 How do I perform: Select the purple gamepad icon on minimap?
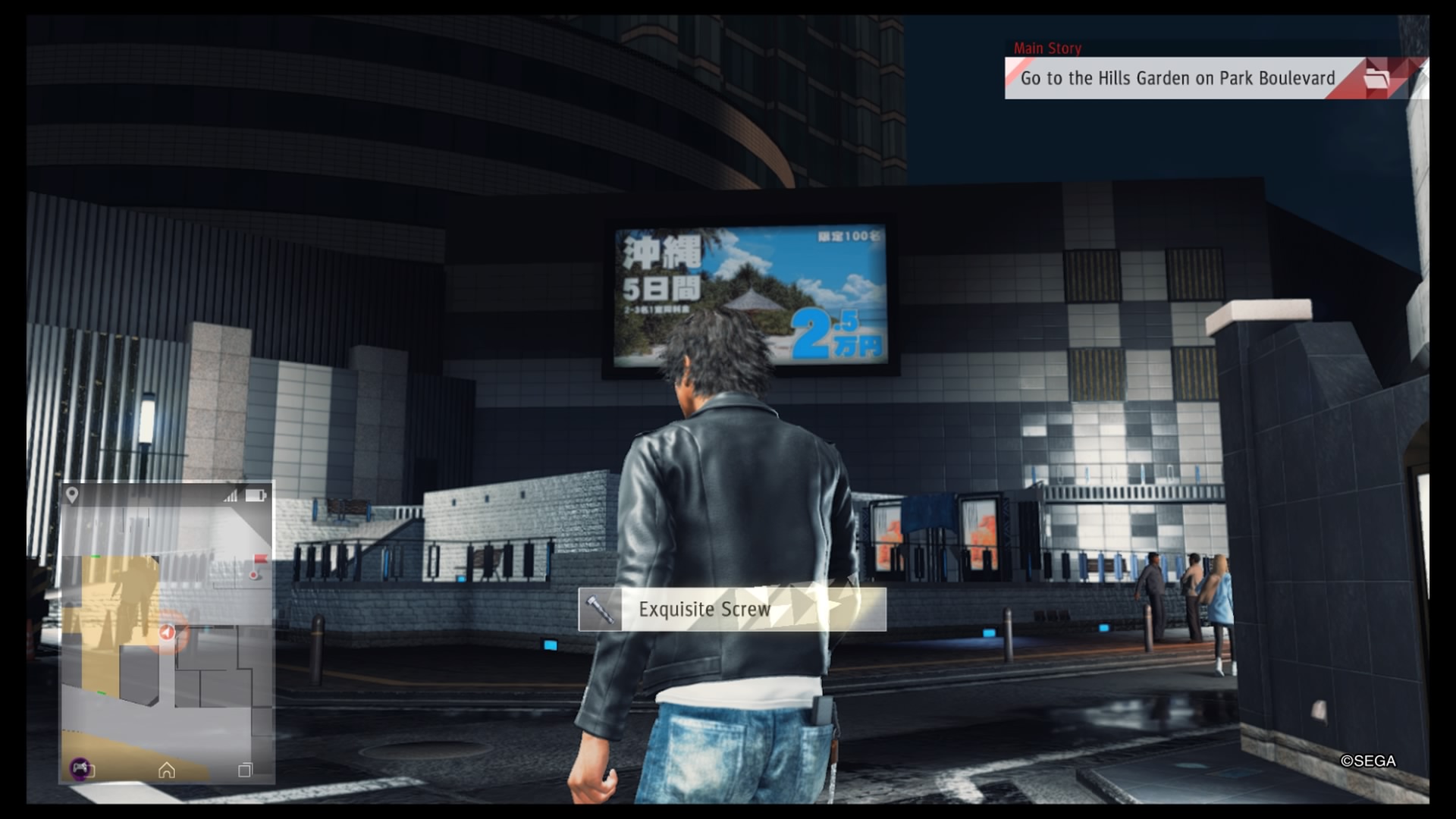[79, 770]
